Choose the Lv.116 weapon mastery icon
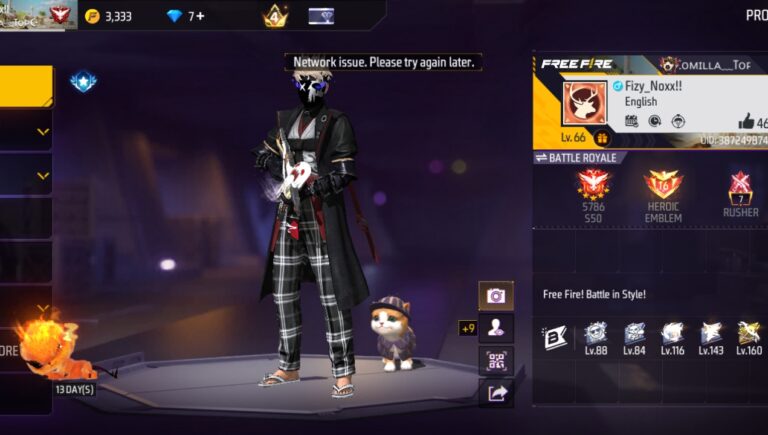Screen dimensions: 768x435 point(672,334)
